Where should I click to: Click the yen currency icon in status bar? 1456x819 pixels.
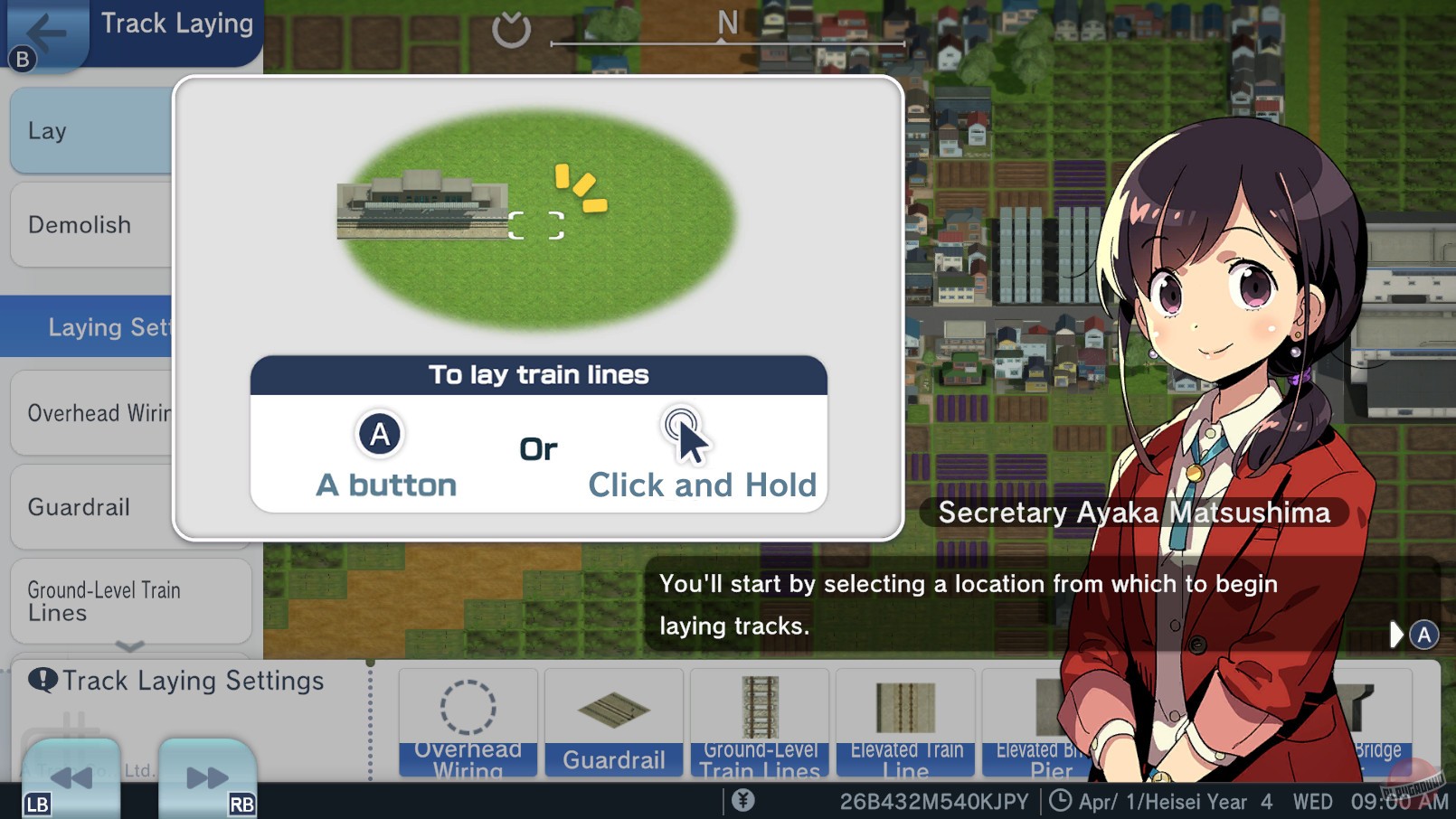(742, 800)
